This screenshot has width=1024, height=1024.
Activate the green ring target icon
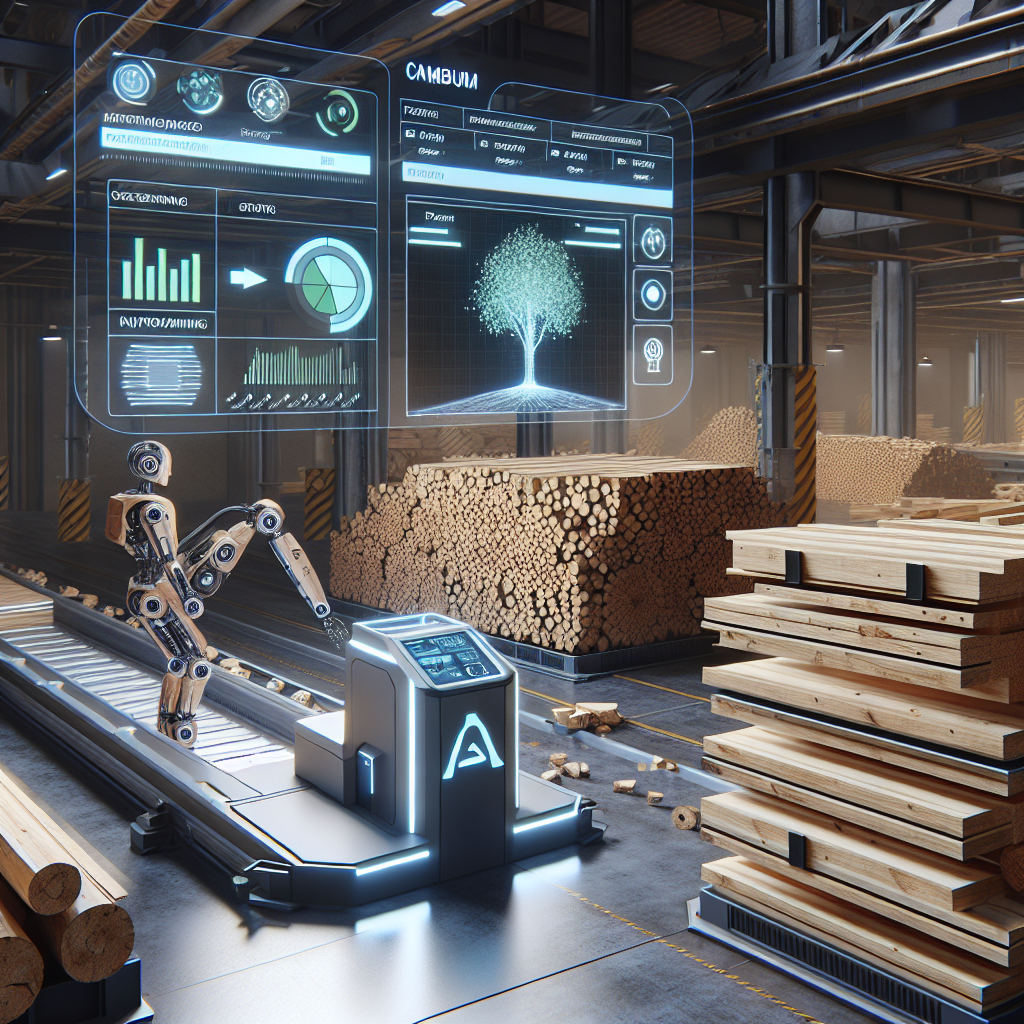(337, 111)
